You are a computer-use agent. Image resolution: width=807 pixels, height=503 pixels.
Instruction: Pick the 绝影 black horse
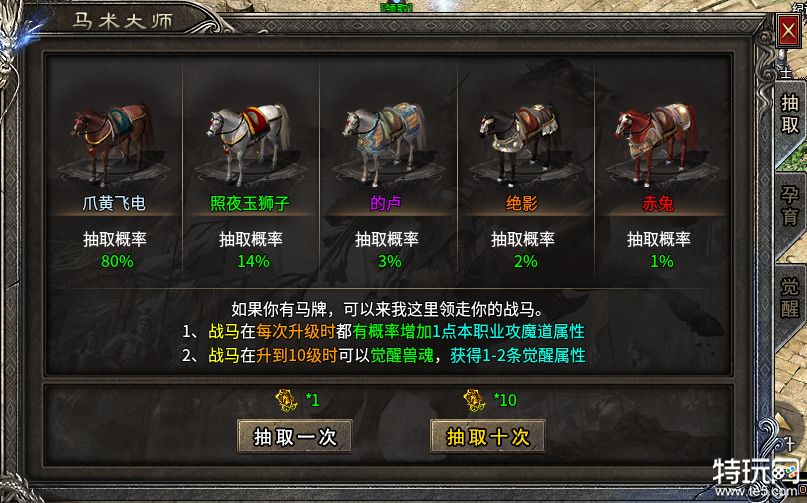[522, 136]
